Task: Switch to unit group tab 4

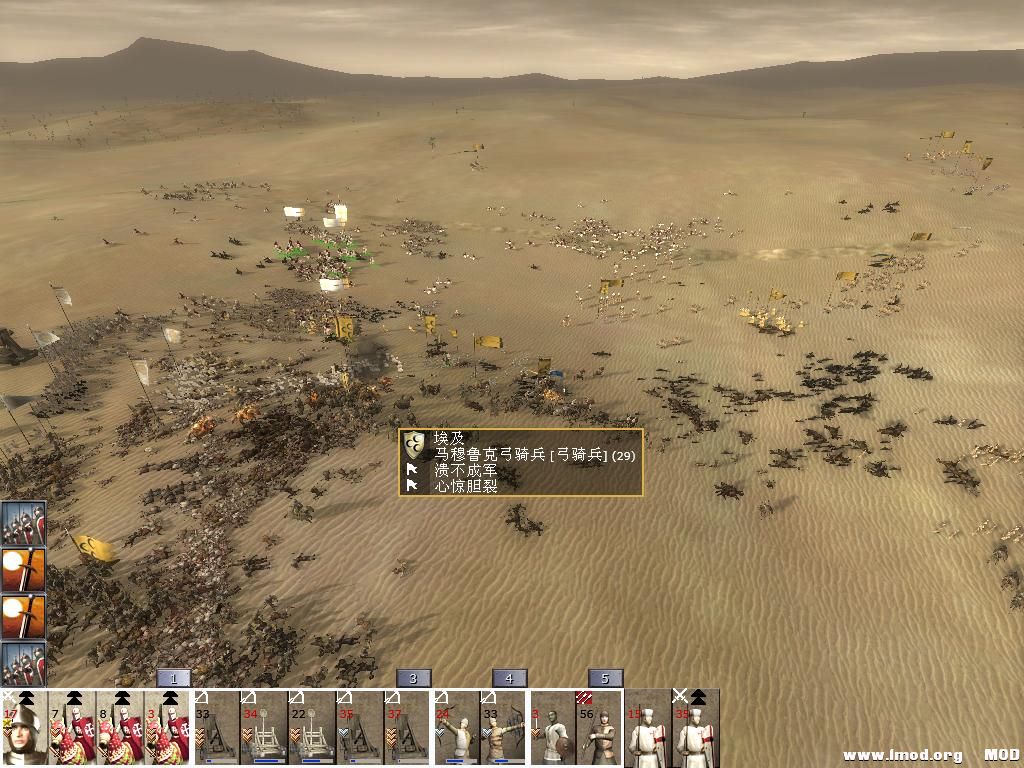Action: point(509,678)
